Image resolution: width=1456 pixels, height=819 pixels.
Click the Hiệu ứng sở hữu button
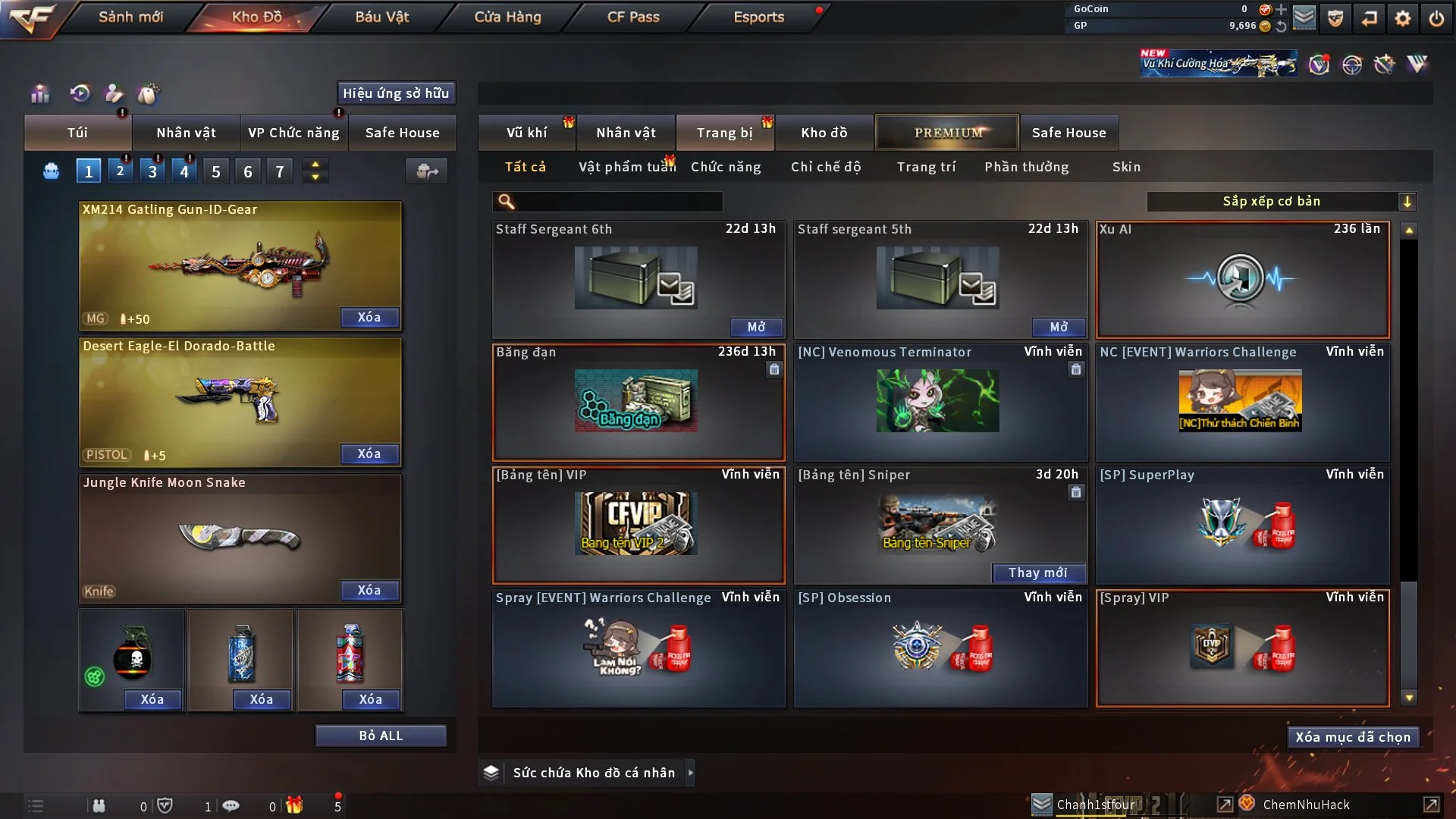(x=396, y=93)
